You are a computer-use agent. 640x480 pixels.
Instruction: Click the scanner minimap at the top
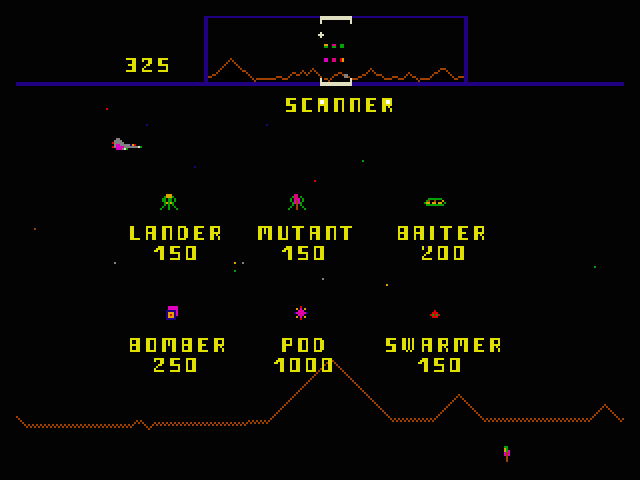335,50
